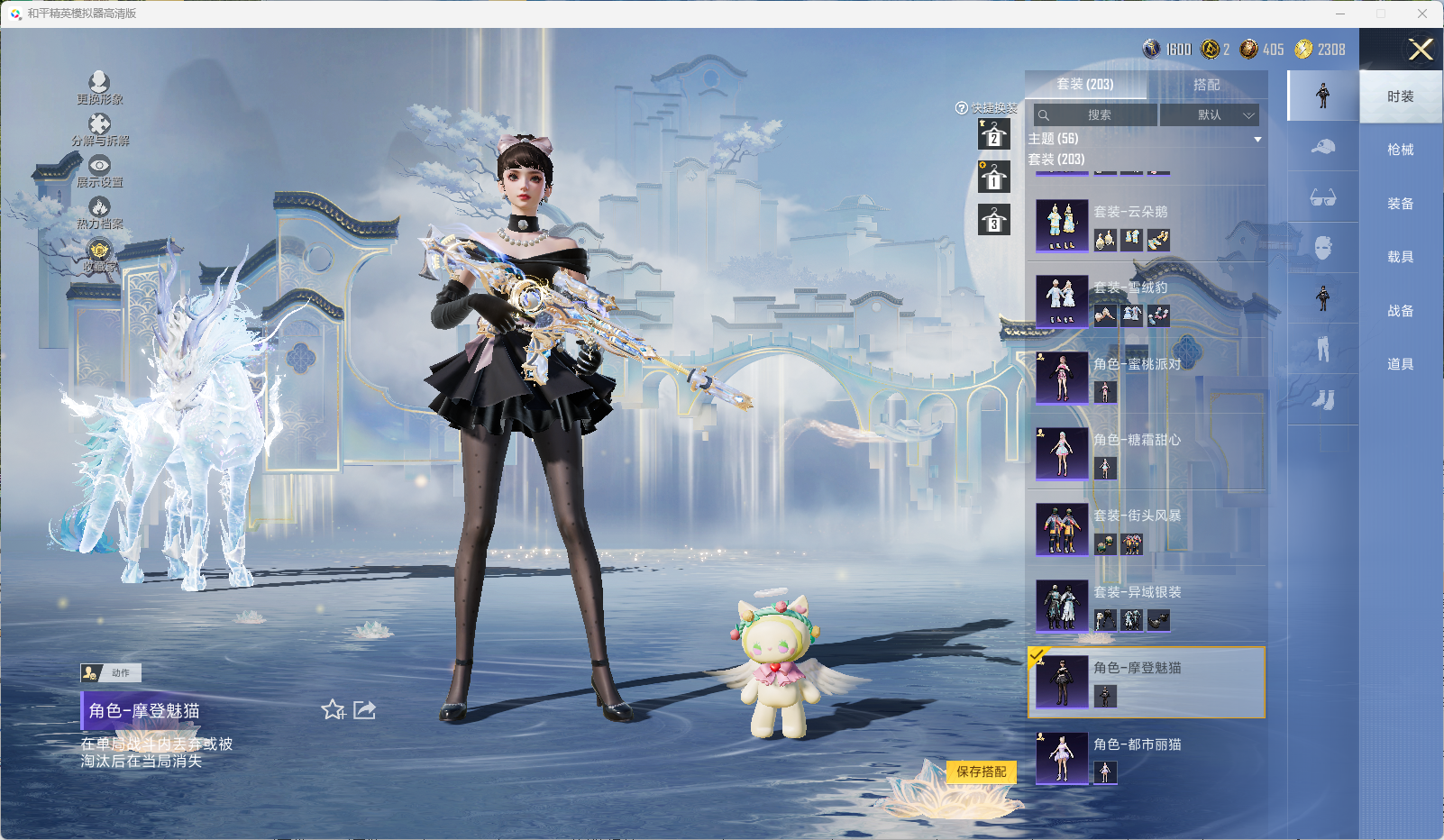Open the 装备 category
This screenshot has height=840, width=1444.
(x=1400, y=204)
